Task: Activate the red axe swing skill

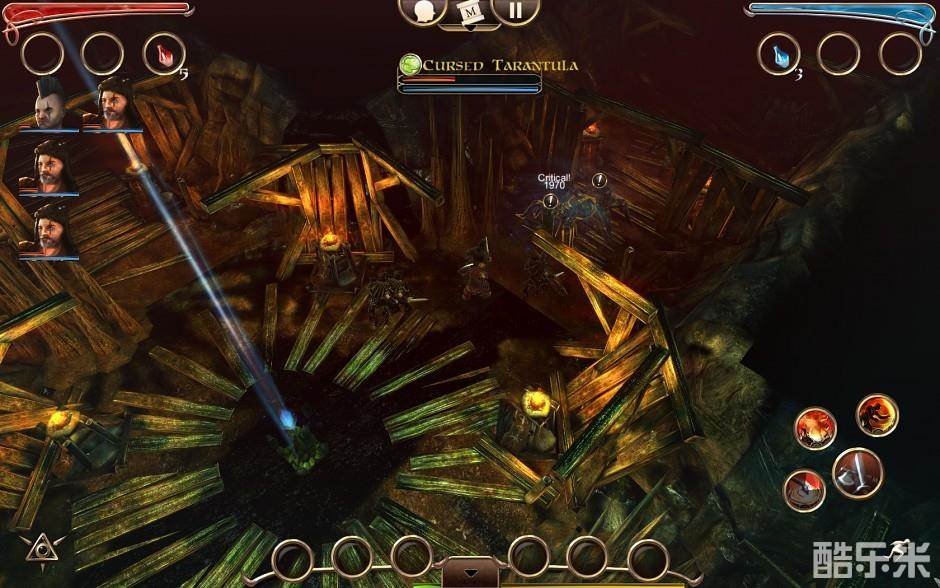Action: click(x=804, y=490)
